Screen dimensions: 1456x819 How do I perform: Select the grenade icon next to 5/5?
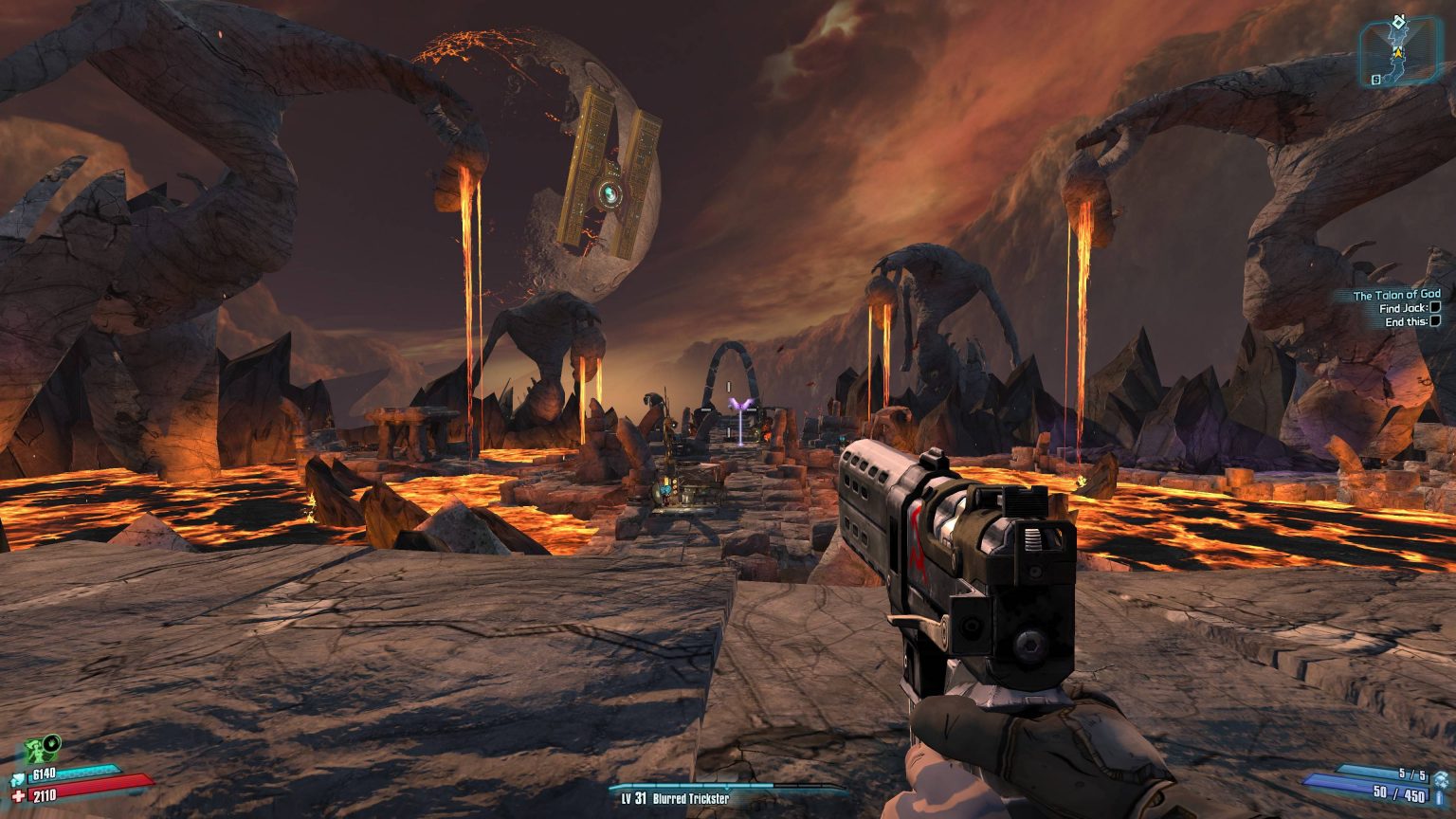click(x=1442, y=781)
